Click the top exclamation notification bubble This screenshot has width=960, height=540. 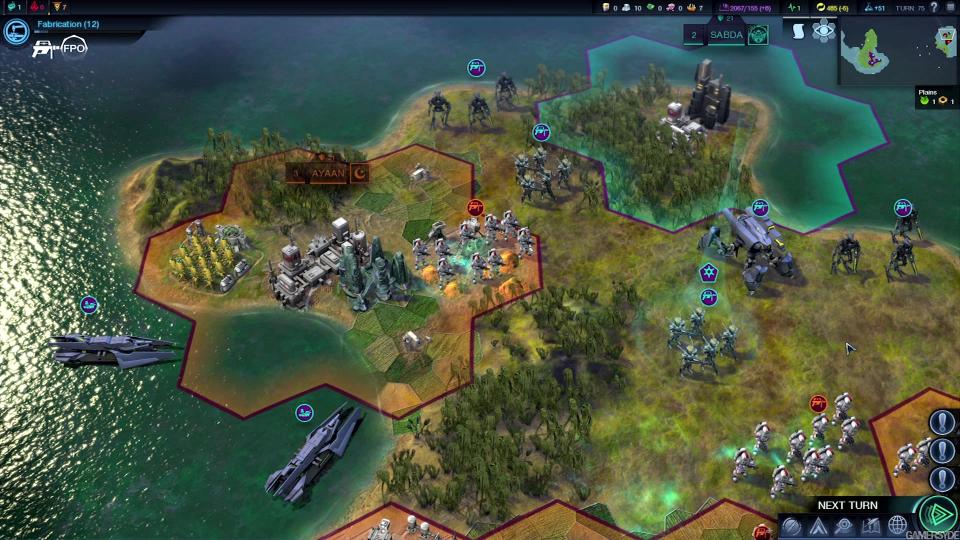[x=942, y=422]
